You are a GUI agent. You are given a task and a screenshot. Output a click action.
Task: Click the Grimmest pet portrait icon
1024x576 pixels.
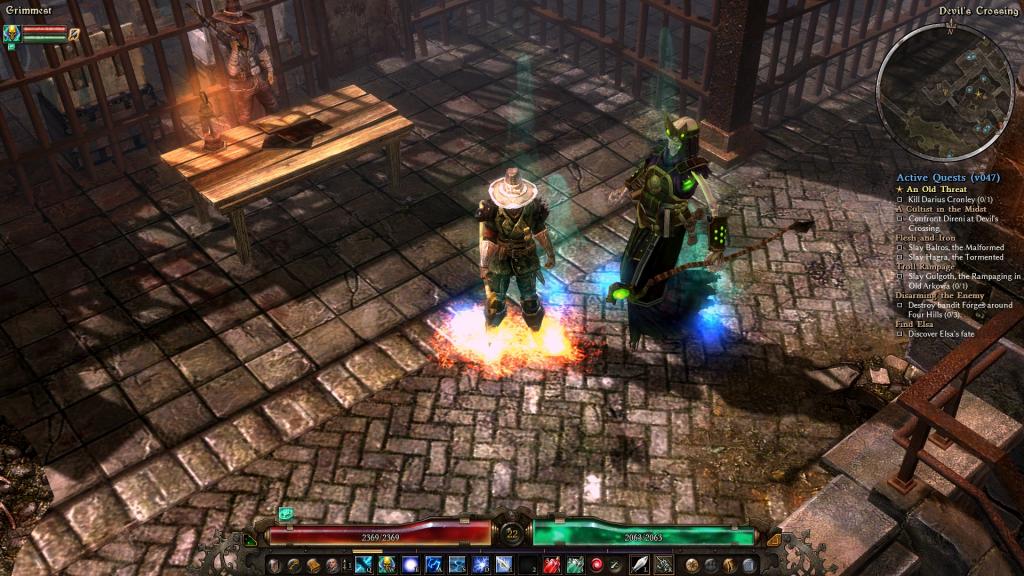pos(11,33)
